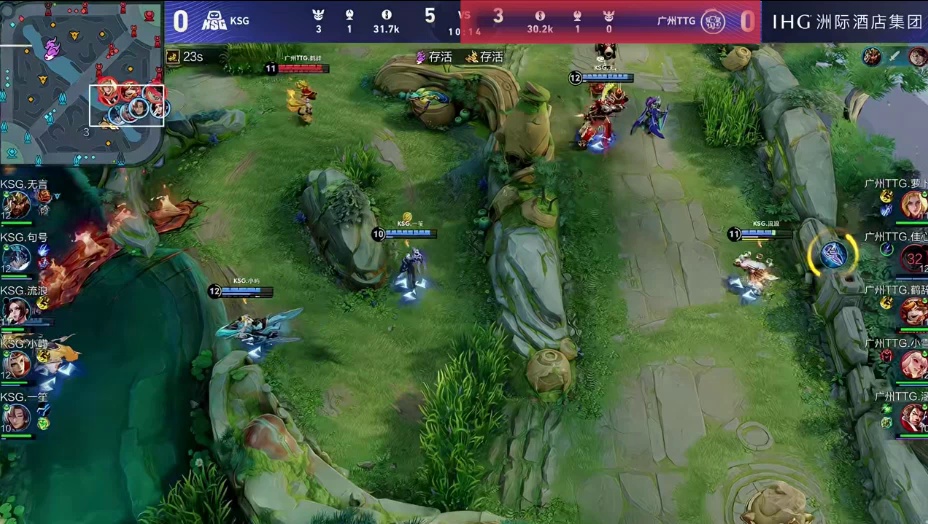The width and height of the screenshot is (928, 524).
Task: Click the 广州TTG team logo on scoreboard
Action: coord(712,20)
